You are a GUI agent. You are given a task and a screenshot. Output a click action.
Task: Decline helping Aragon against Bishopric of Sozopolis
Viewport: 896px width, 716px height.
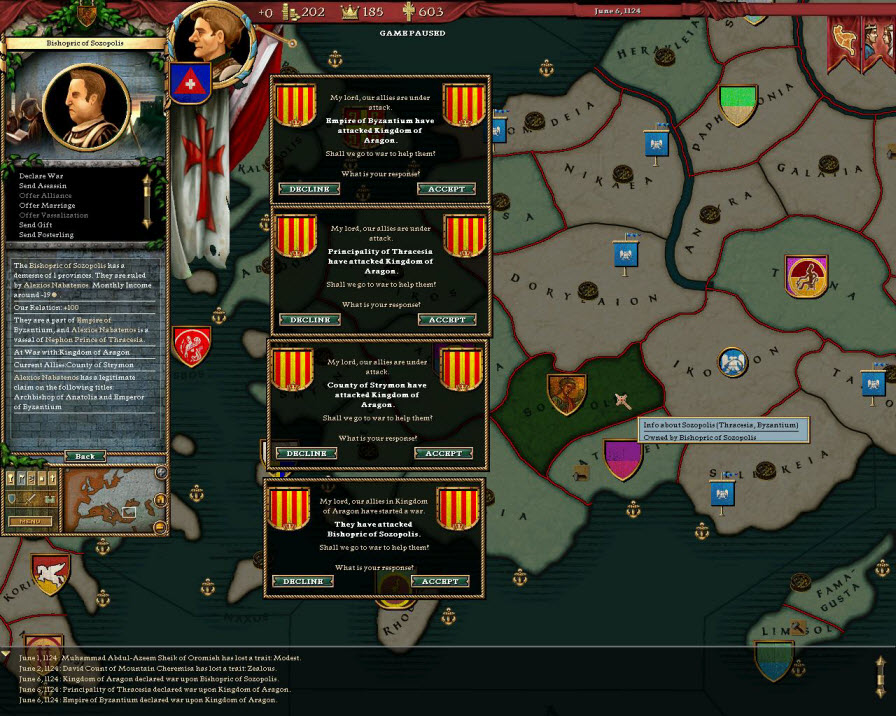[303, 581]
